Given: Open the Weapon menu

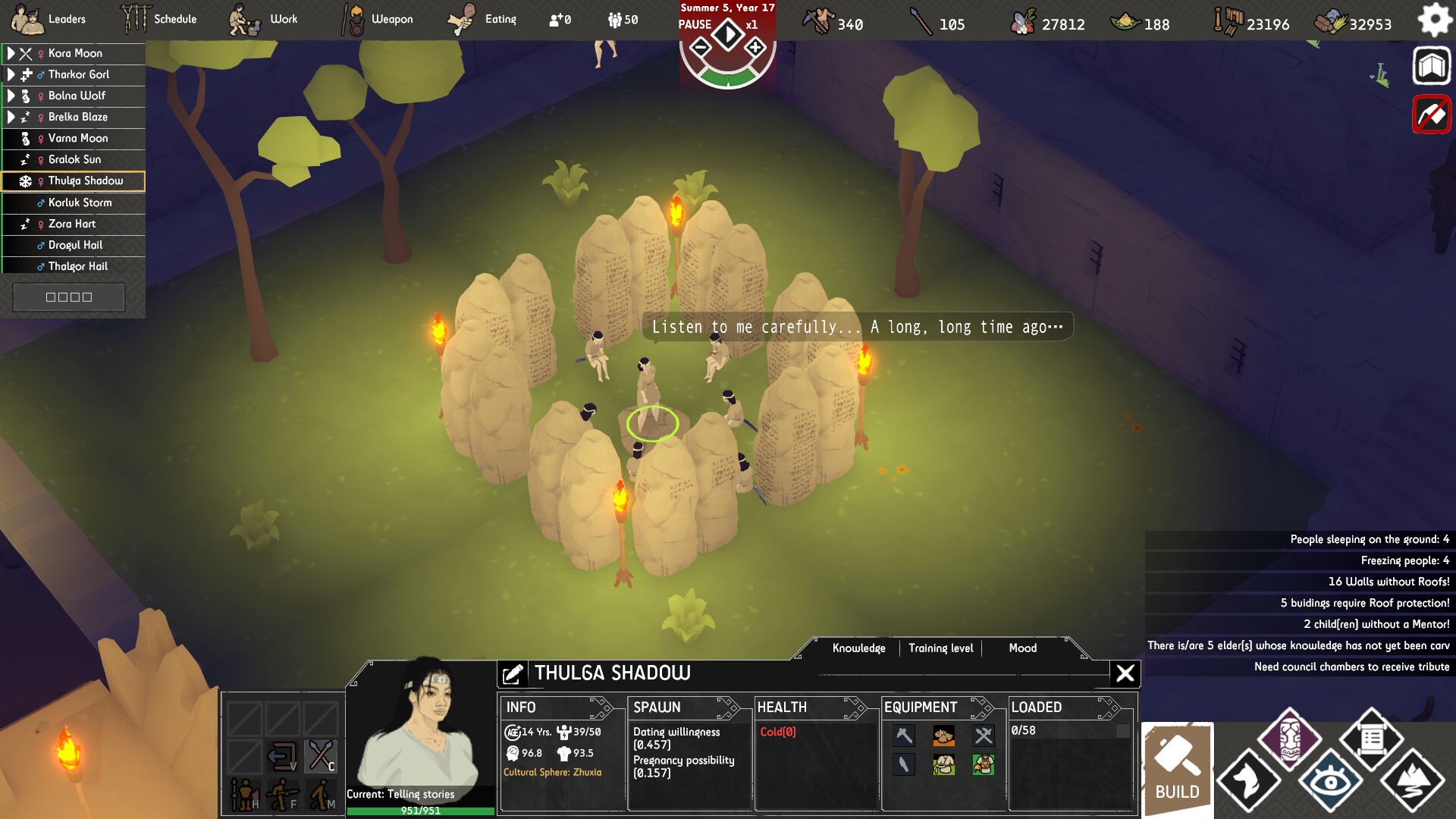Looking at the screenshot, I should pos(378,19).
